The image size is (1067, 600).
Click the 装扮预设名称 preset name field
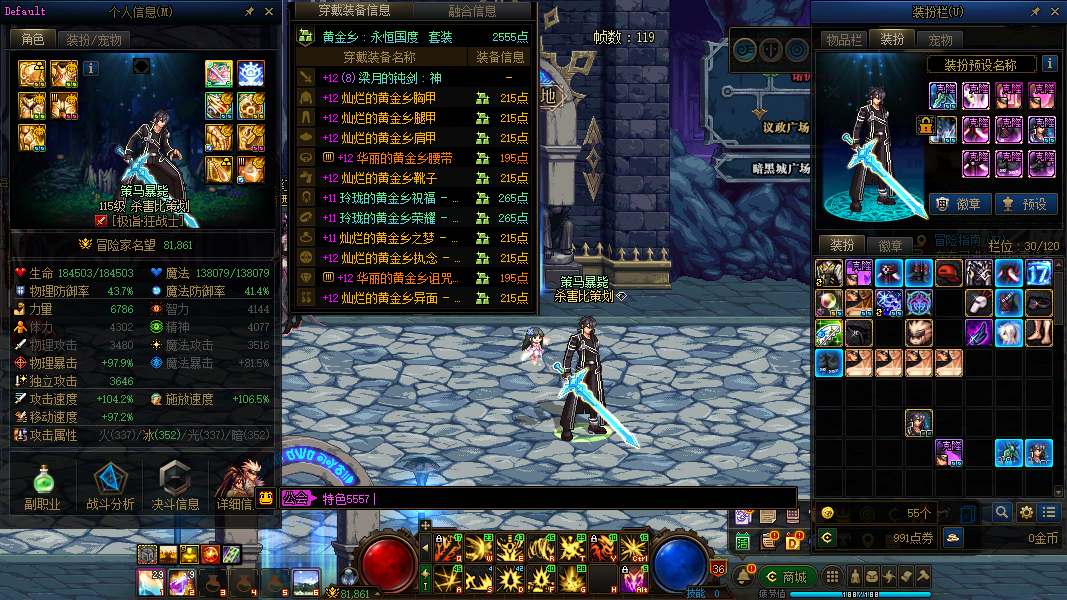tap(972, 65)
